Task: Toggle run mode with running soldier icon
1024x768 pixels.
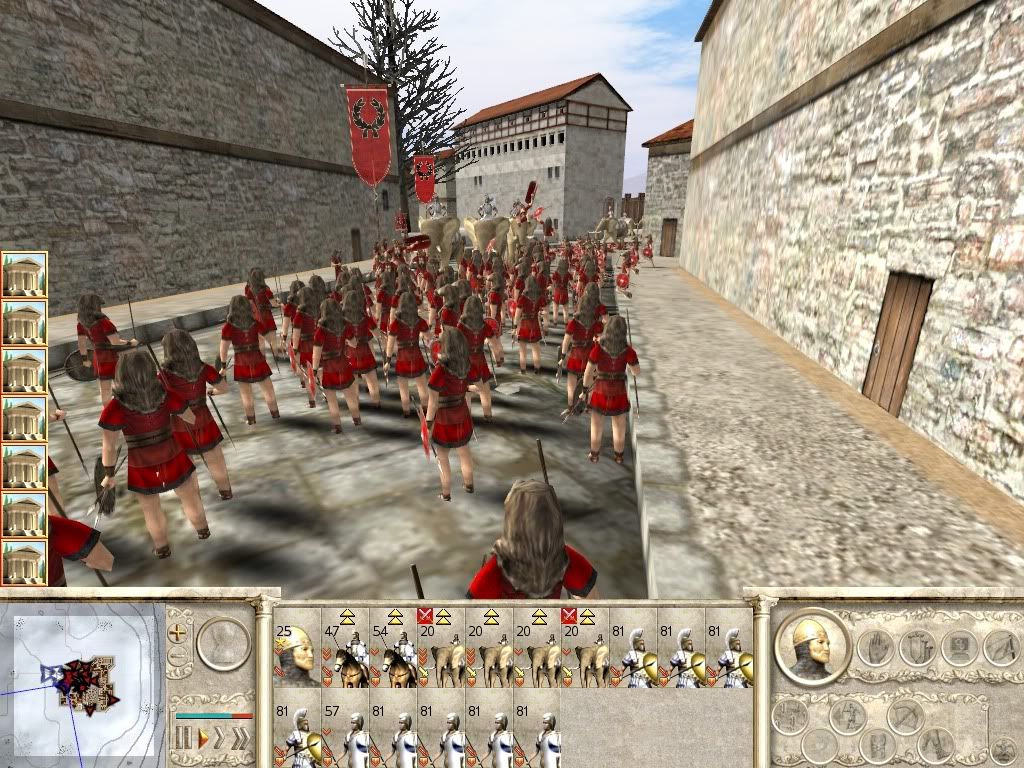Action: click(848, 715)
